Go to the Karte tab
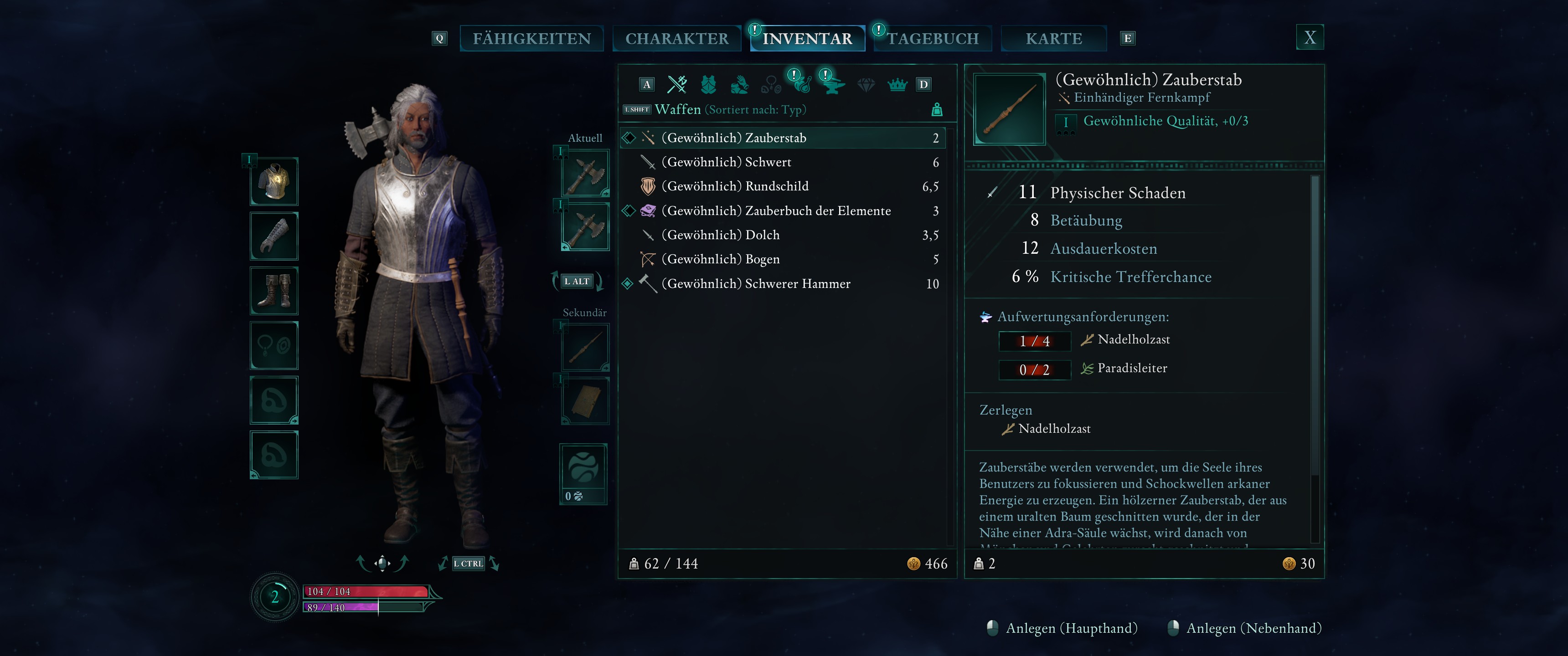The width and height of the screenshot is (1568, 656). click(x=1054, y=38)
